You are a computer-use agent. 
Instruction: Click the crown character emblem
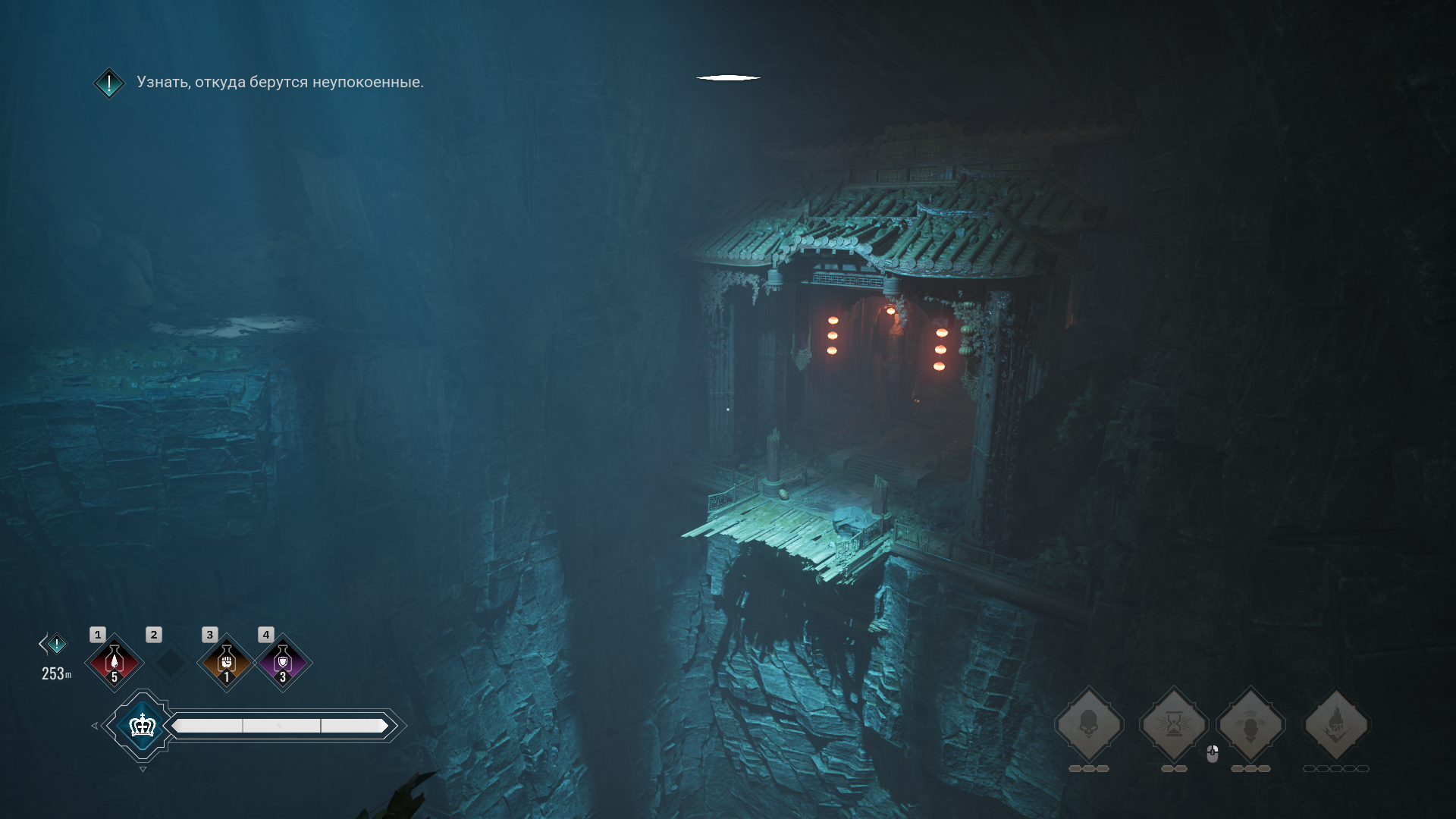tap(143, 726)
